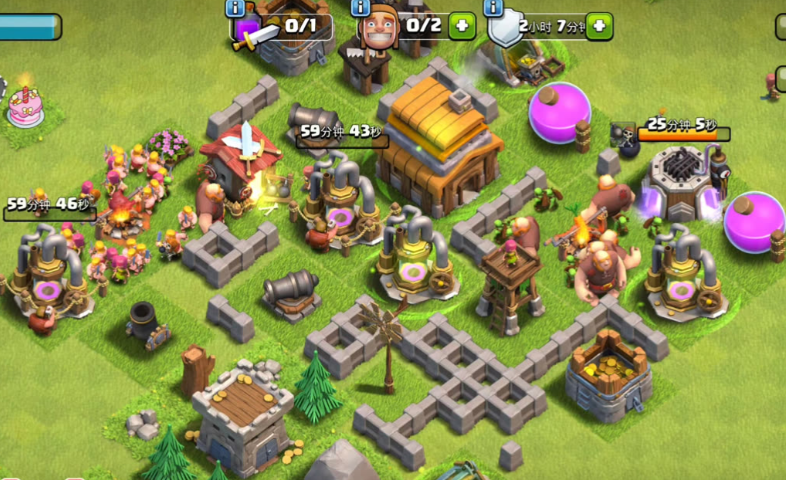Extend shield using the plus beside the timer

(599, 26)
